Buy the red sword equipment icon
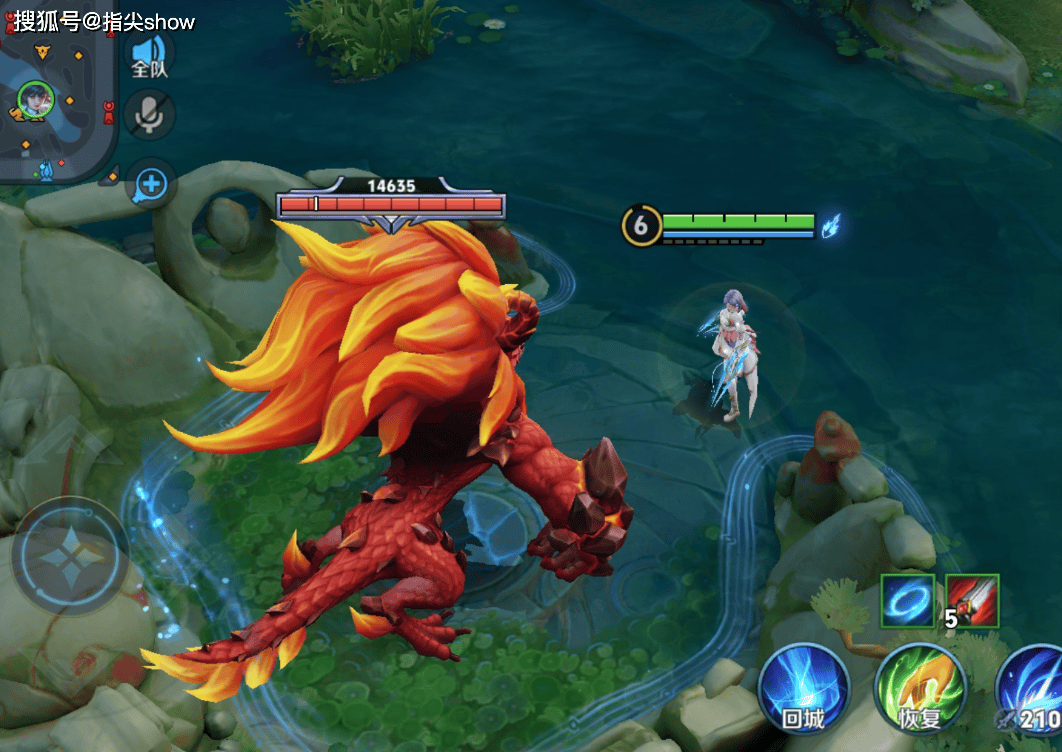Image resolution: width=1062 pixels, height=752 pixels. tap(972, 601)
